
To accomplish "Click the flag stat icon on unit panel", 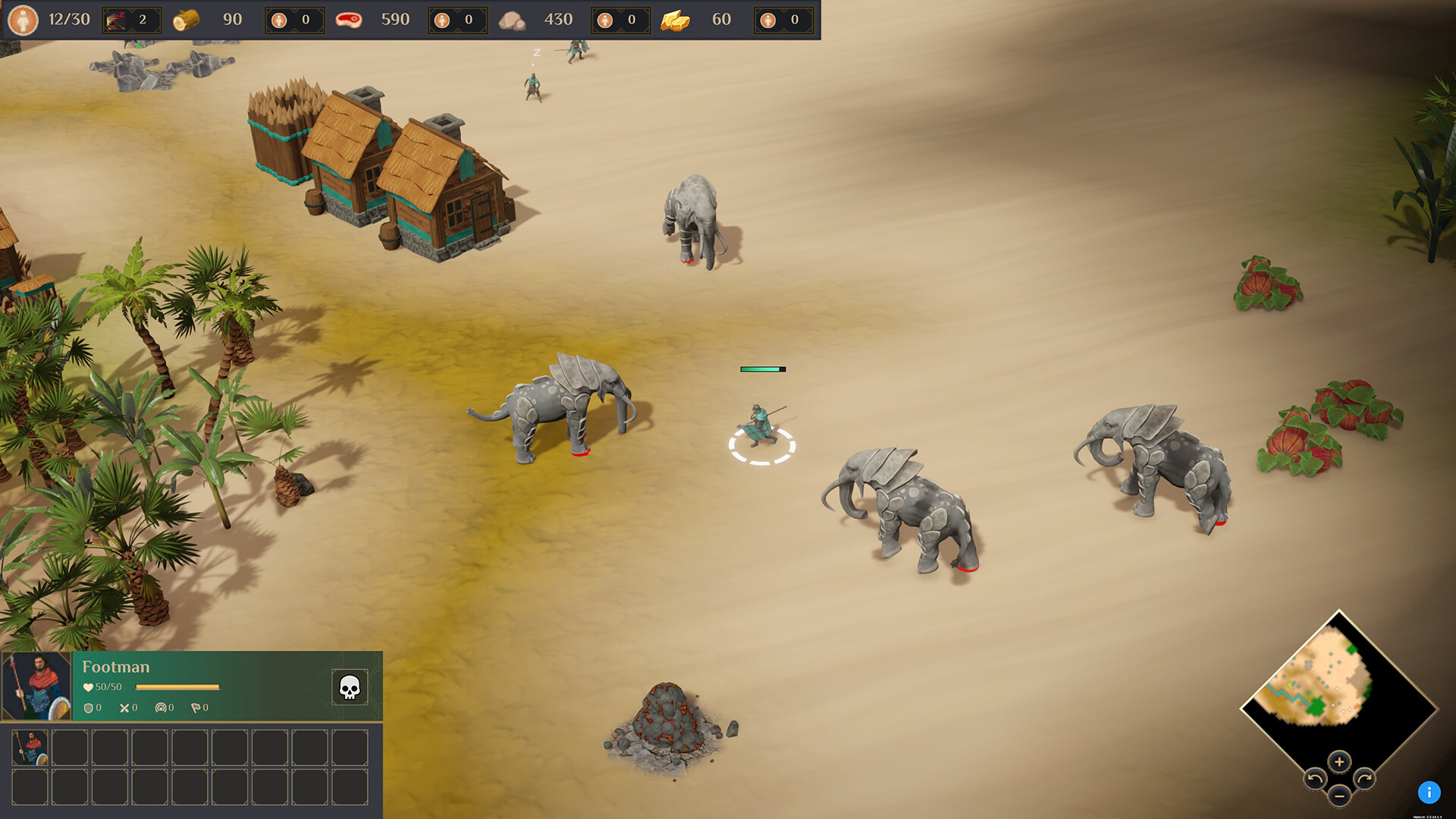I will 196,708.
